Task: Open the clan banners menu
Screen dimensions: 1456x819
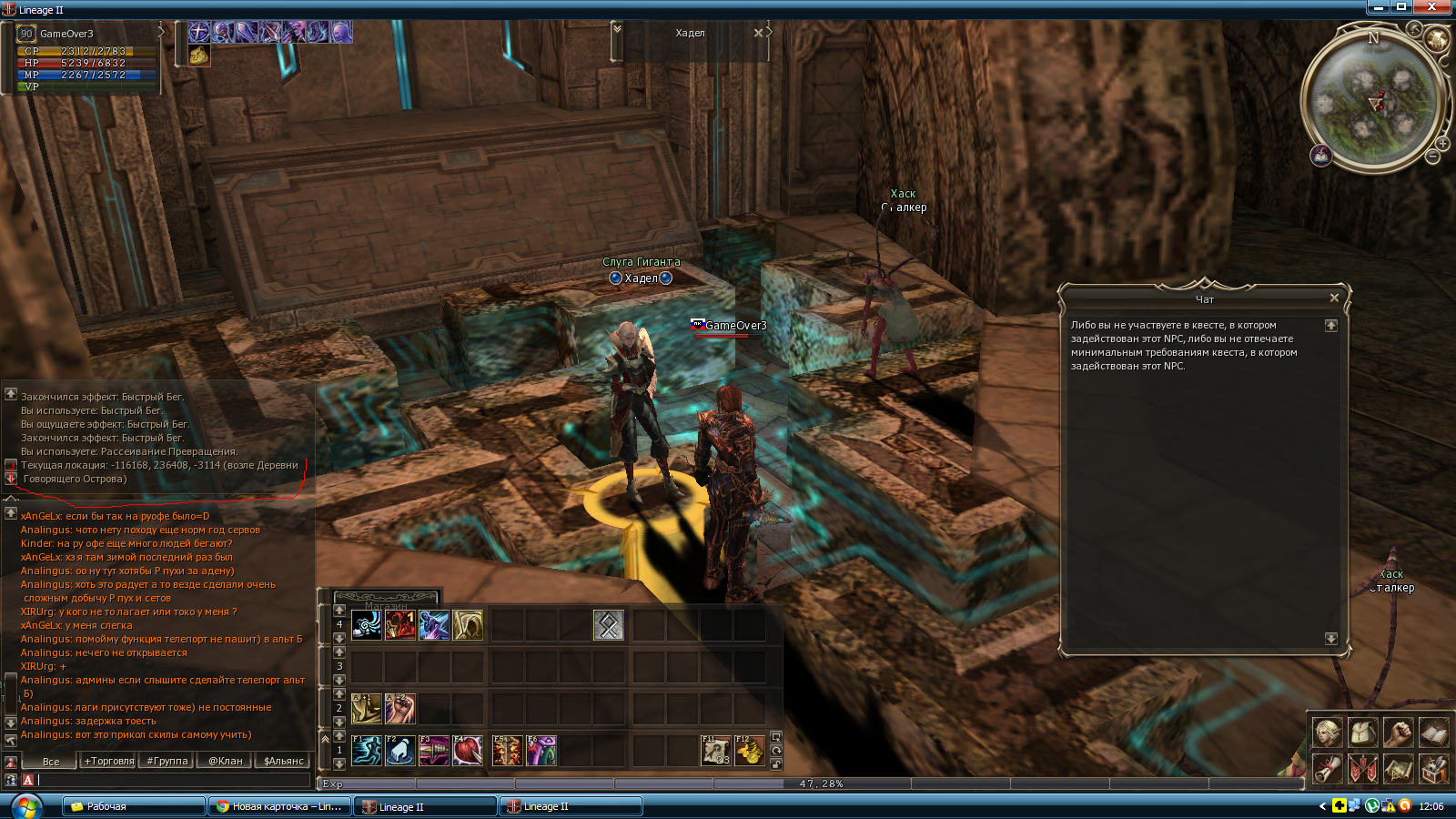Action: click(x=1362, y=769)
